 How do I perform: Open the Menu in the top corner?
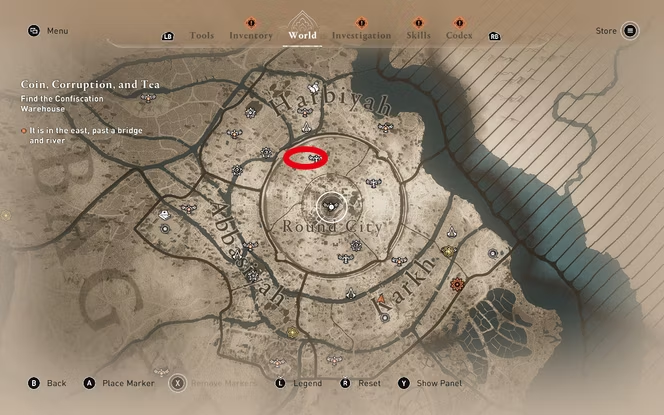(49, 31)
